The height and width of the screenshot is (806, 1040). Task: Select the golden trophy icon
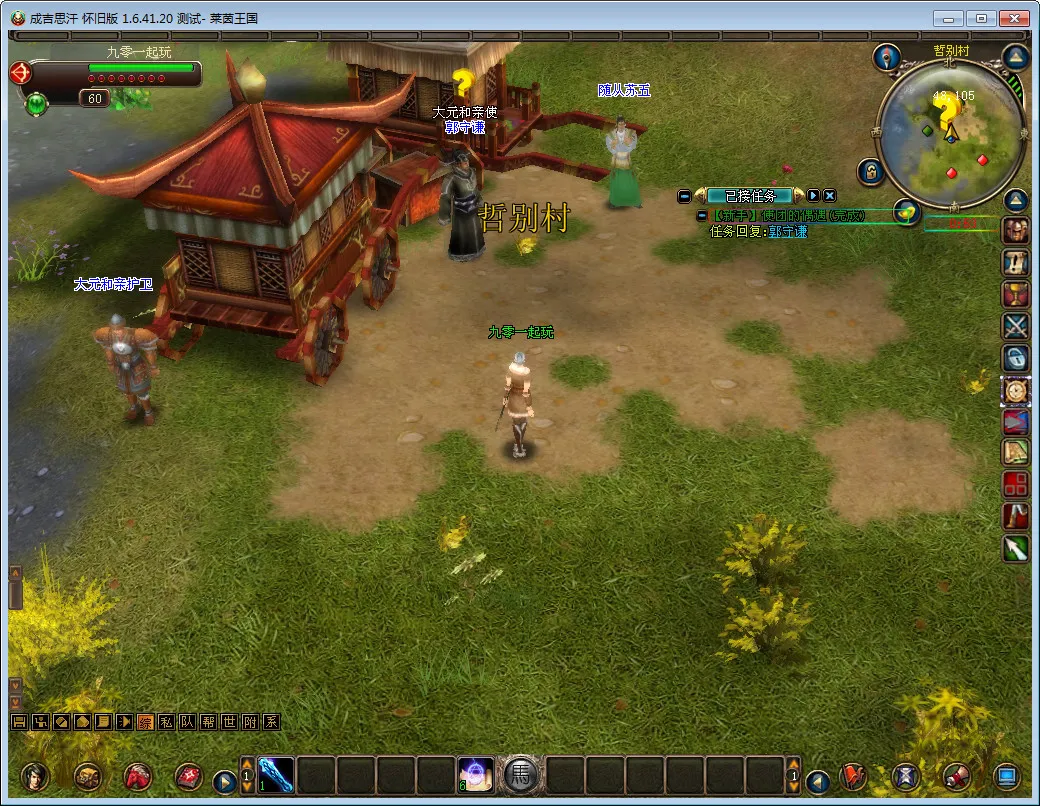[1016, 295]
